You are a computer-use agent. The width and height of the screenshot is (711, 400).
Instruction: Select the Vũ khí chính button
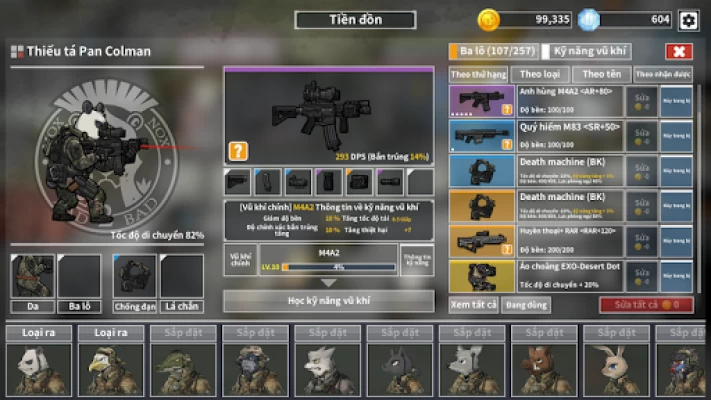coord(240,259)
